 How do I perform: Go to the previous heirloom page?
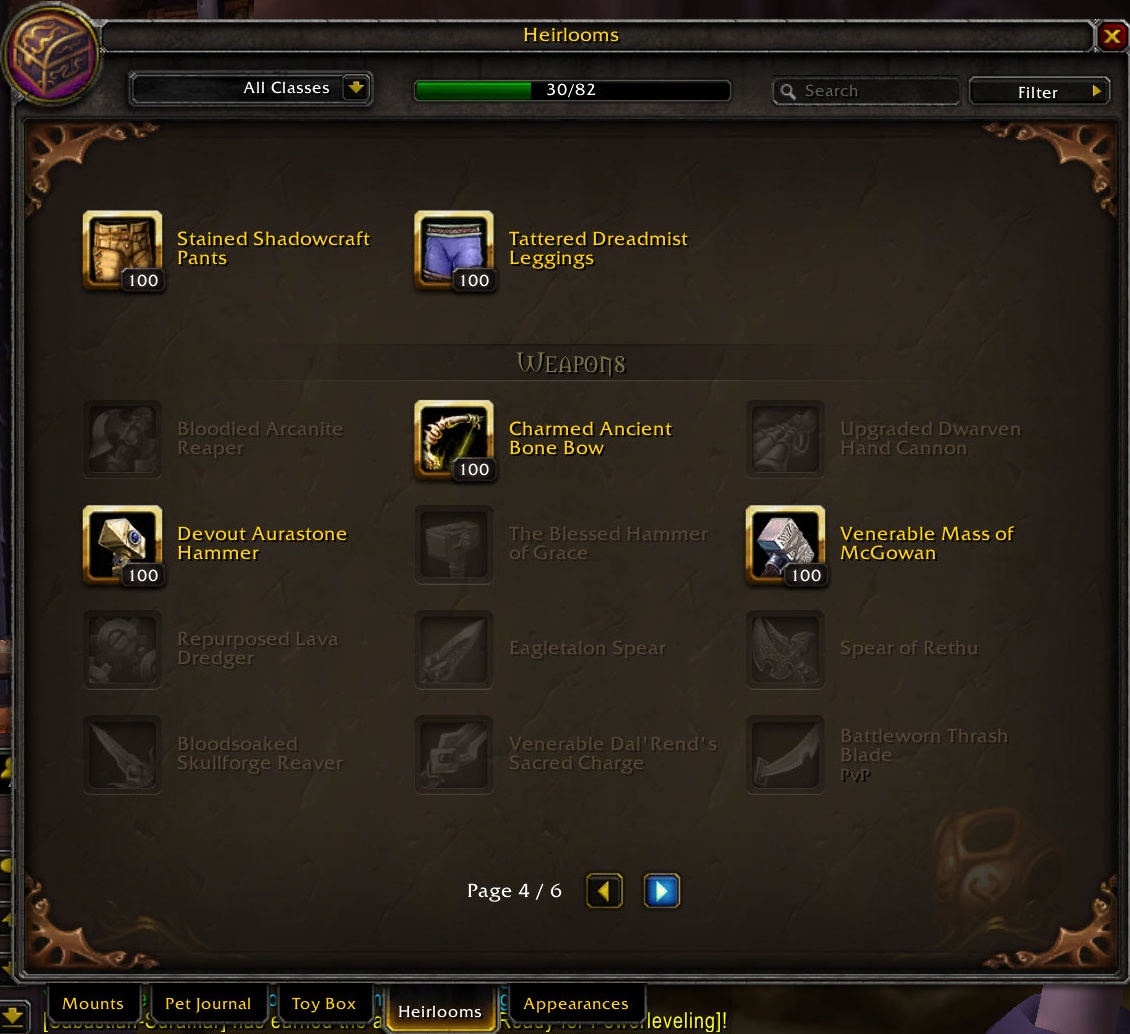point(604,890)
